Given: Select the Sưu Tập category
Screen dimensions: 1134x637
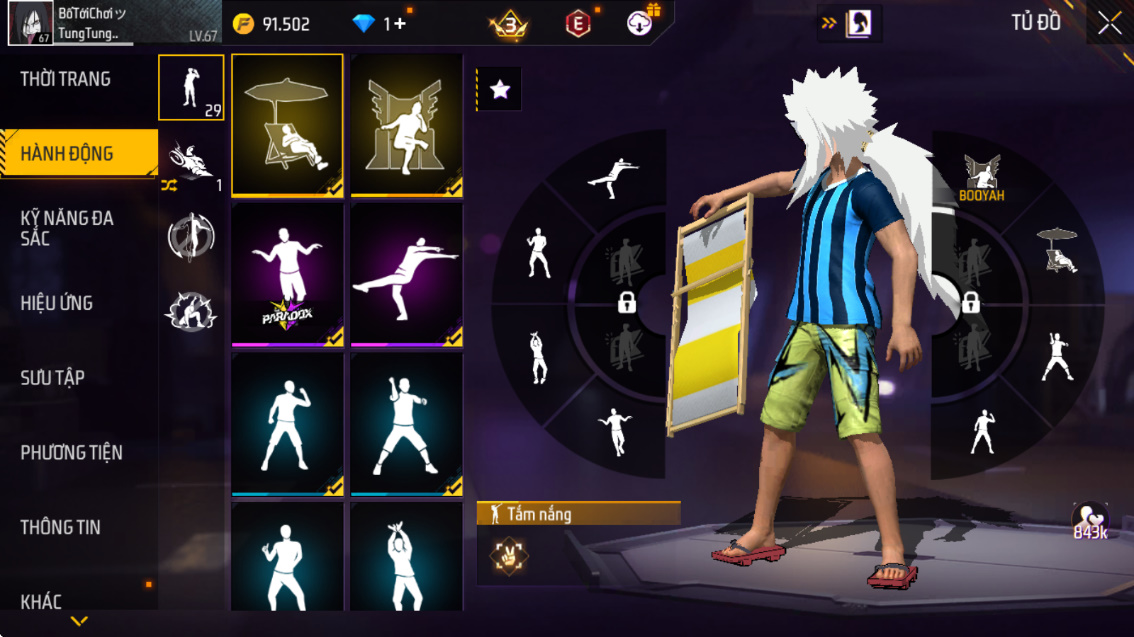Looking at the screenshot, I should 53,378.
